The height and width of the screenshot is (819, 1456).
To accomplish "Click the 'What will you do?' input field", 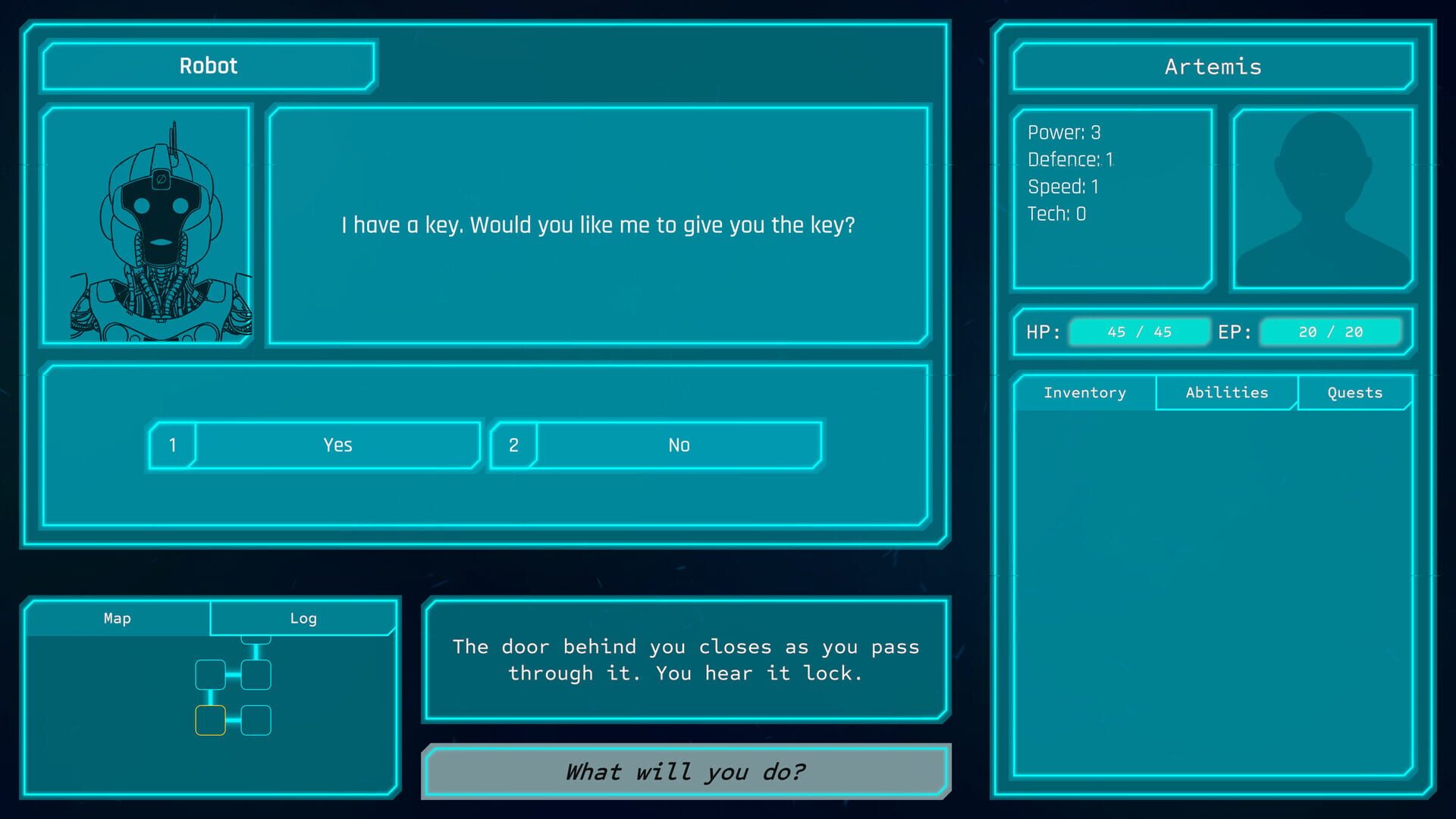I will click(685, 771).
